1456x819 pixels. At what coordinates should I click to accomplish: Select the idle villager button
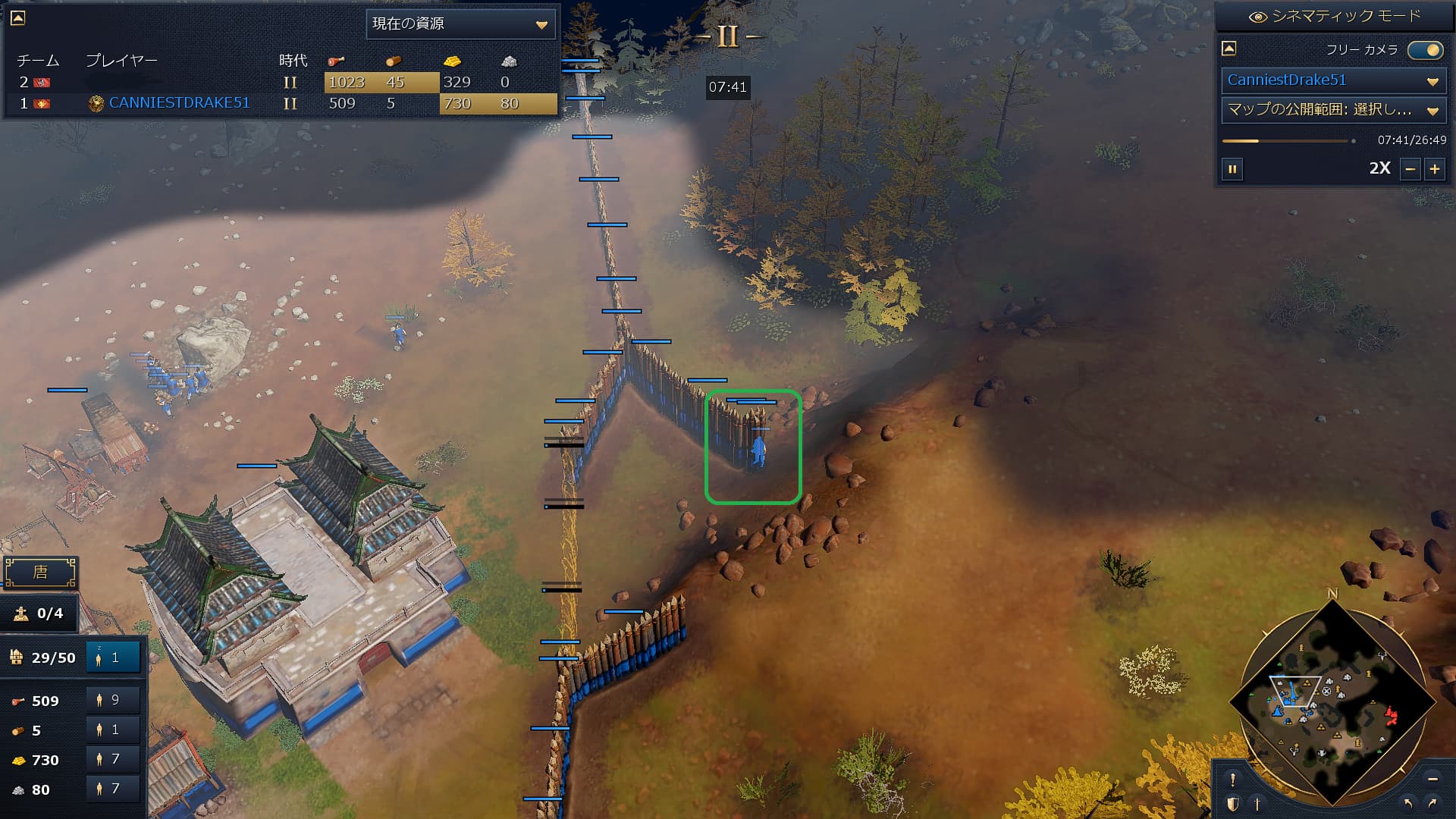(x=113, y=657)
